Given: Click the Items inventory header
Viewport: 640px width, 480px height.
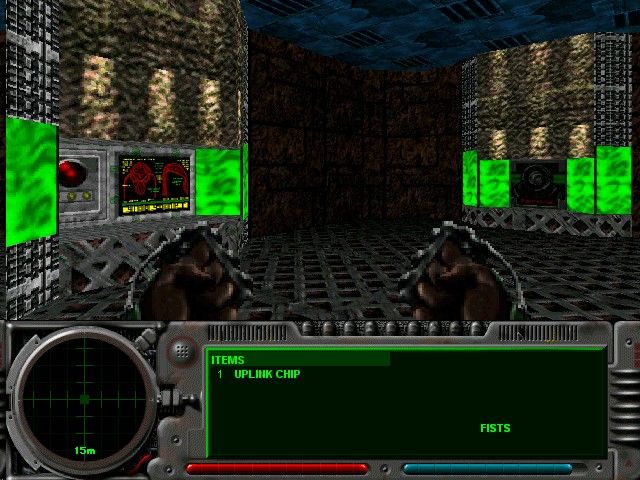Looking at the screenshot, I should click(228, 360).
